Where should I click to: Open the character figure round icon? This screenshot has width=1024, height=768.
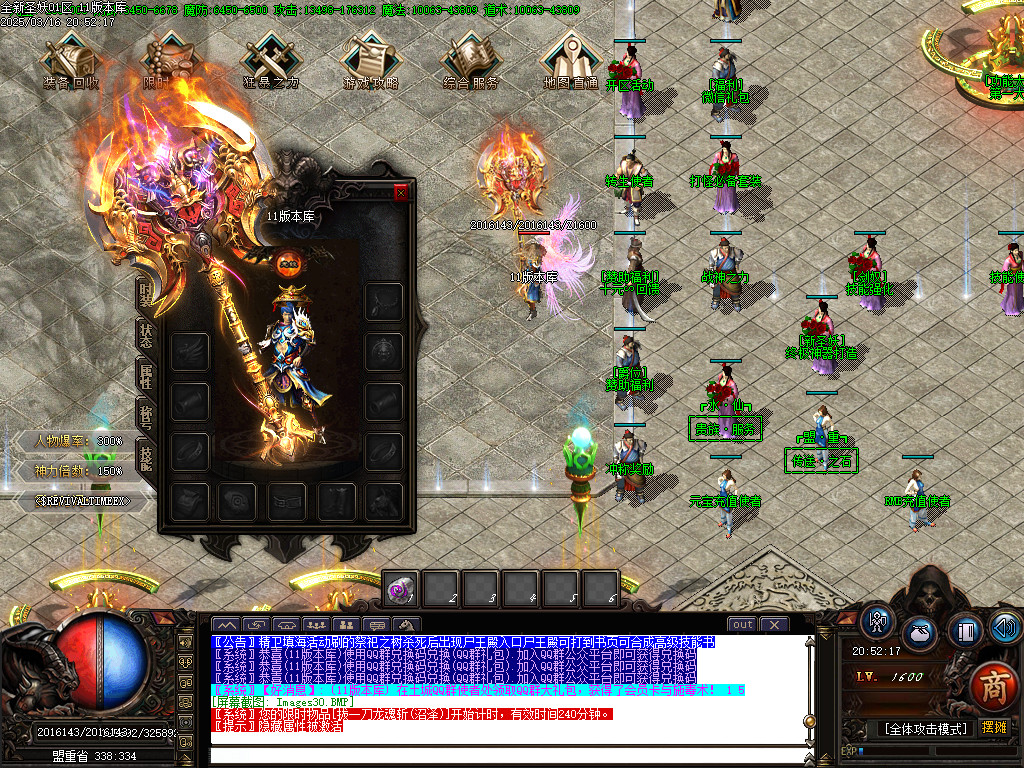tap(877, 622)
